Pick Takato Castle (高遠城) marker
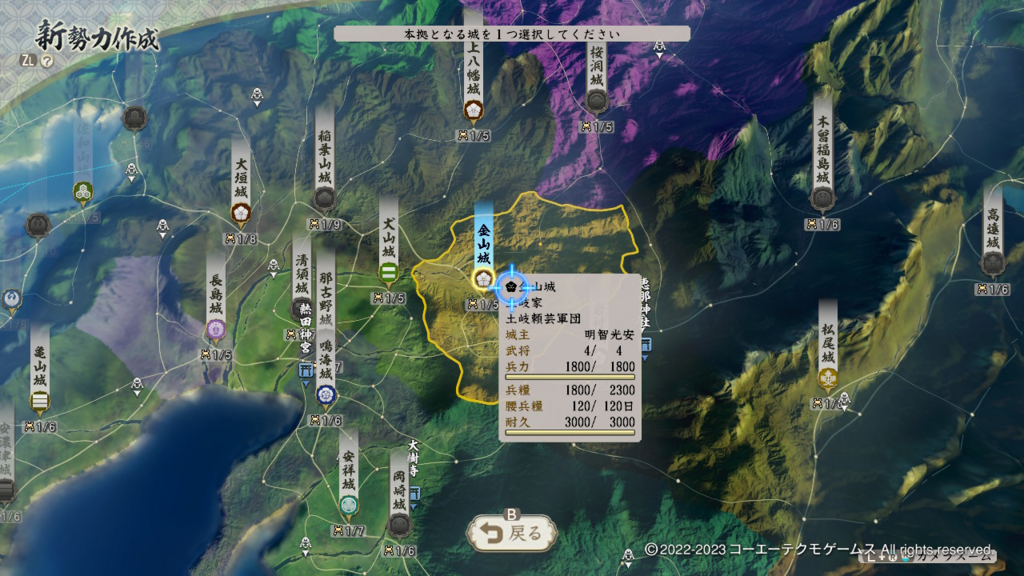This screenshot has height=576, width=1024. pyautogui.click(x=992, y=262)
